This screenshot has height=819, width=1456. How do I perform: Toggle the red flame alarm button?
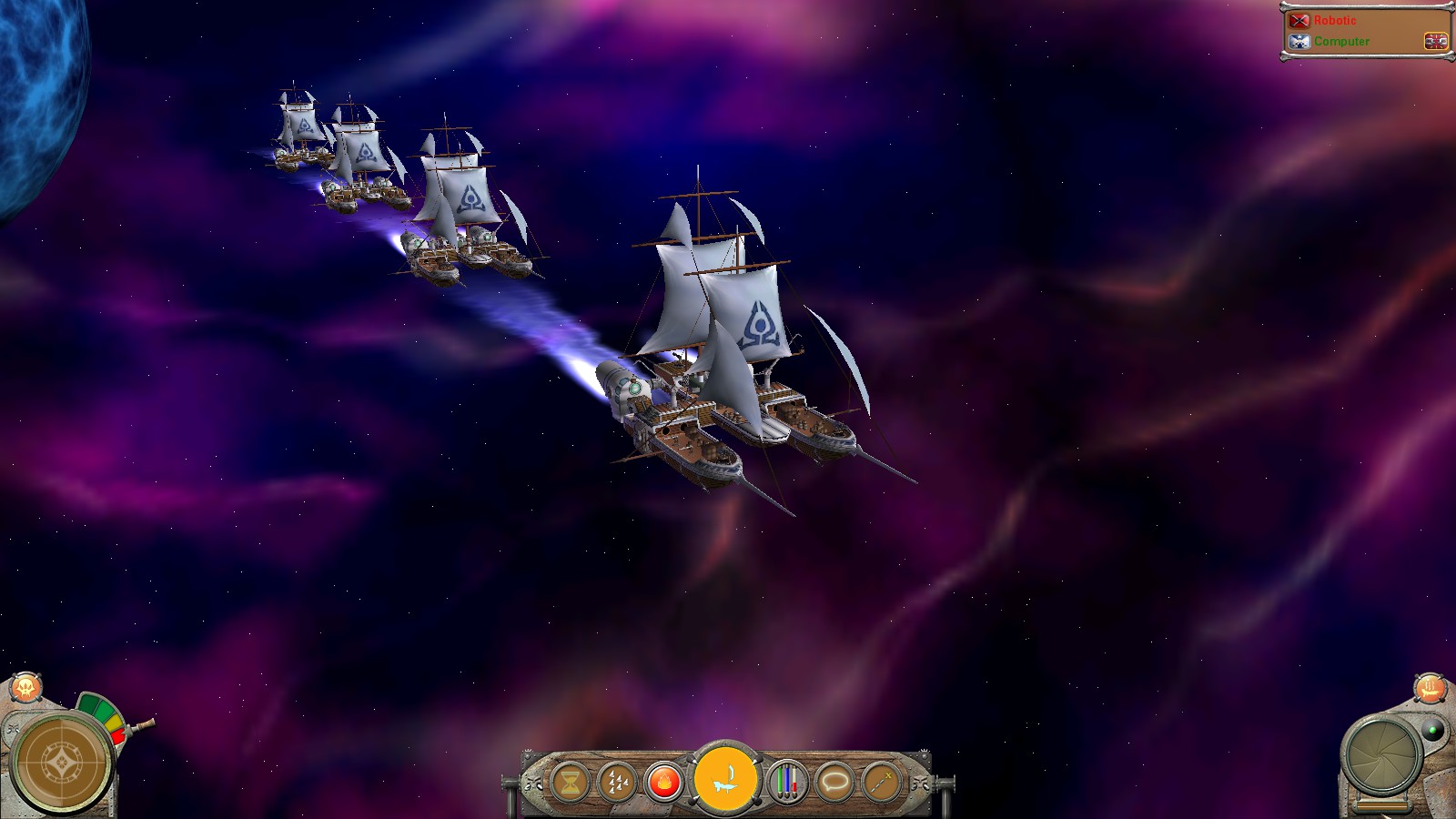664,780
